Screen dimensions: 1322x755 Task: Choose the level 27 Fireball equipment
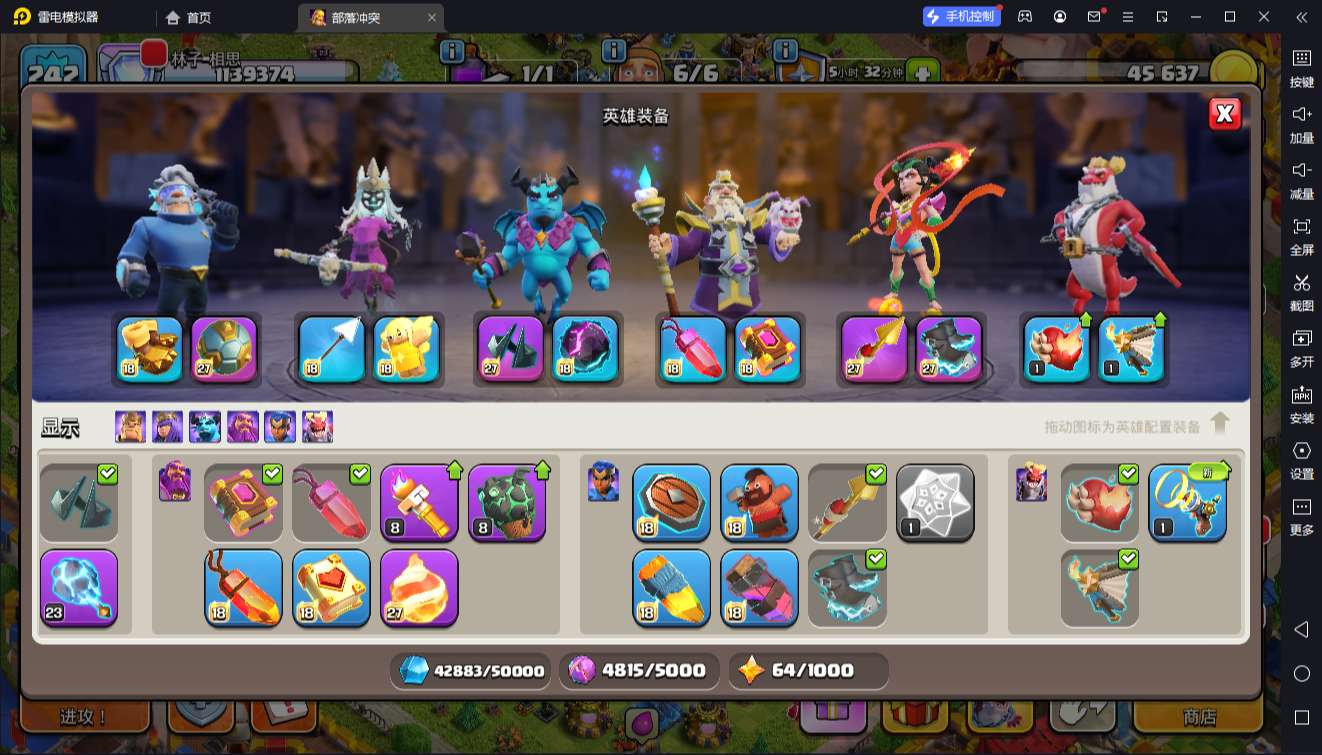click(419, 588)
